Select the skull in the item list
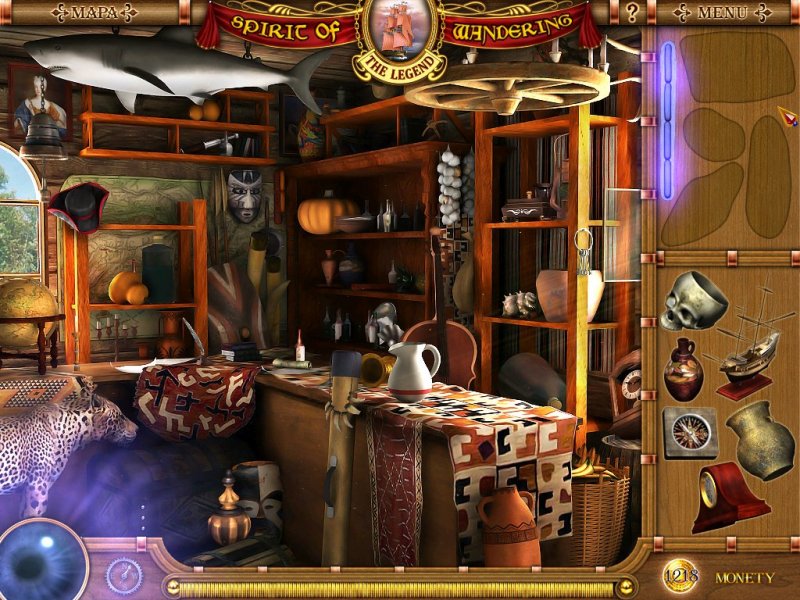This screenshot has height=600, width=800. [693, 301]
